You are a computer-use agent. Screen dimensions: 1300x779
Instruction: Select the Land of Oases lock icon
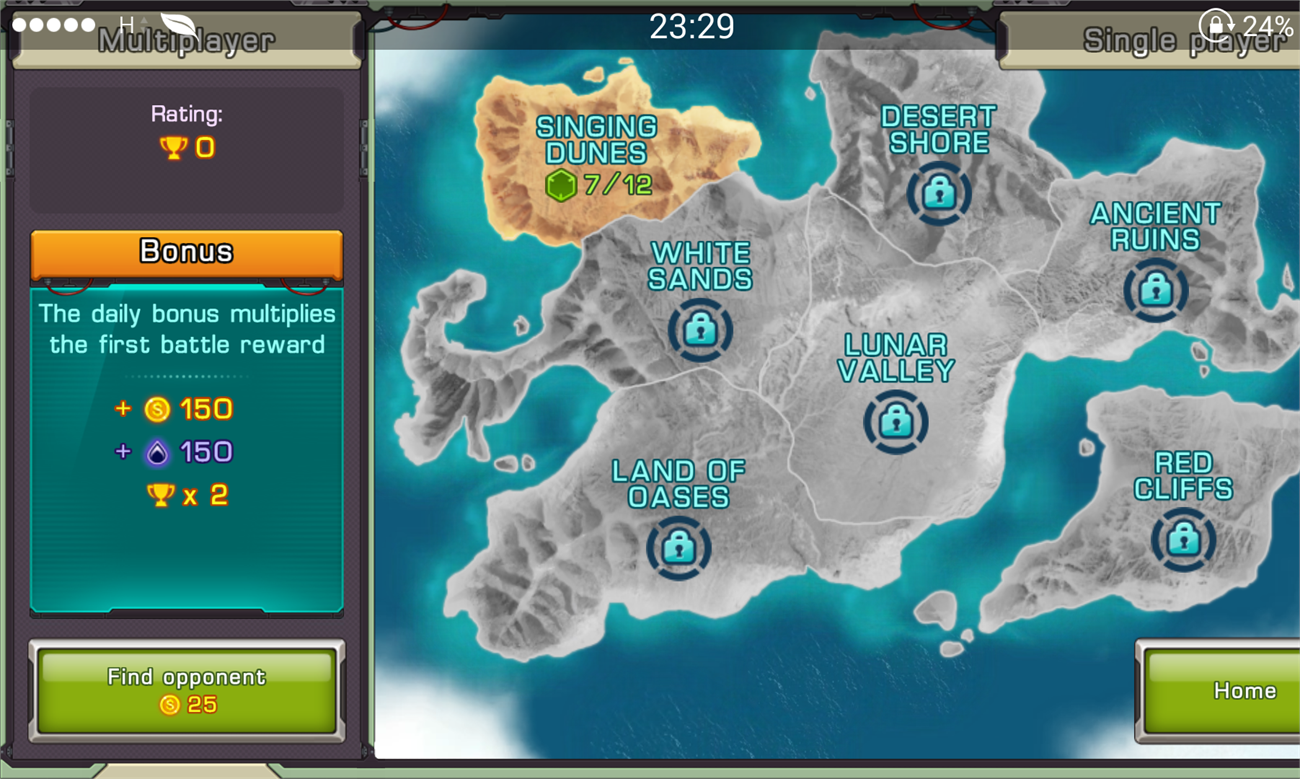[679, 549]
